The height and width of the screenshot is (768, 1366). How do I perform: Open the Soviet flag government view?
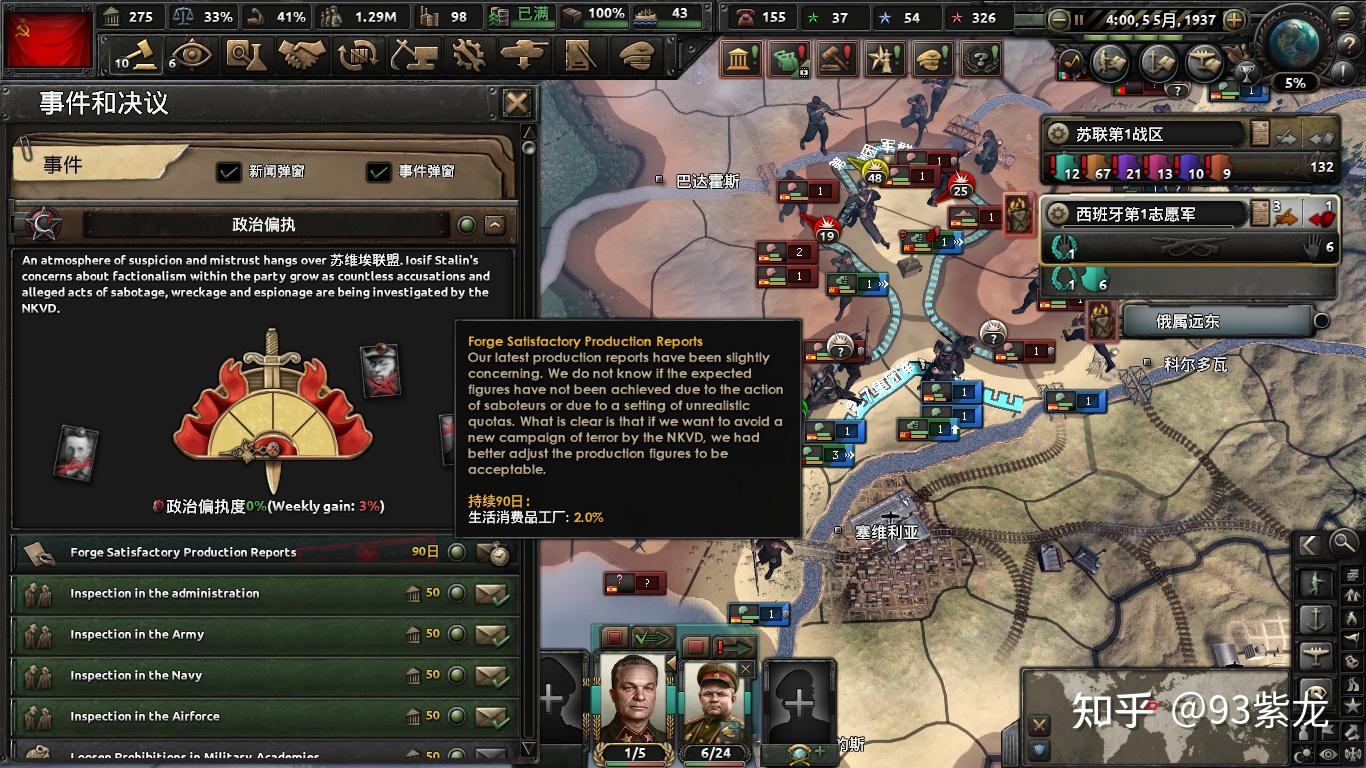(x=47, y=40)
